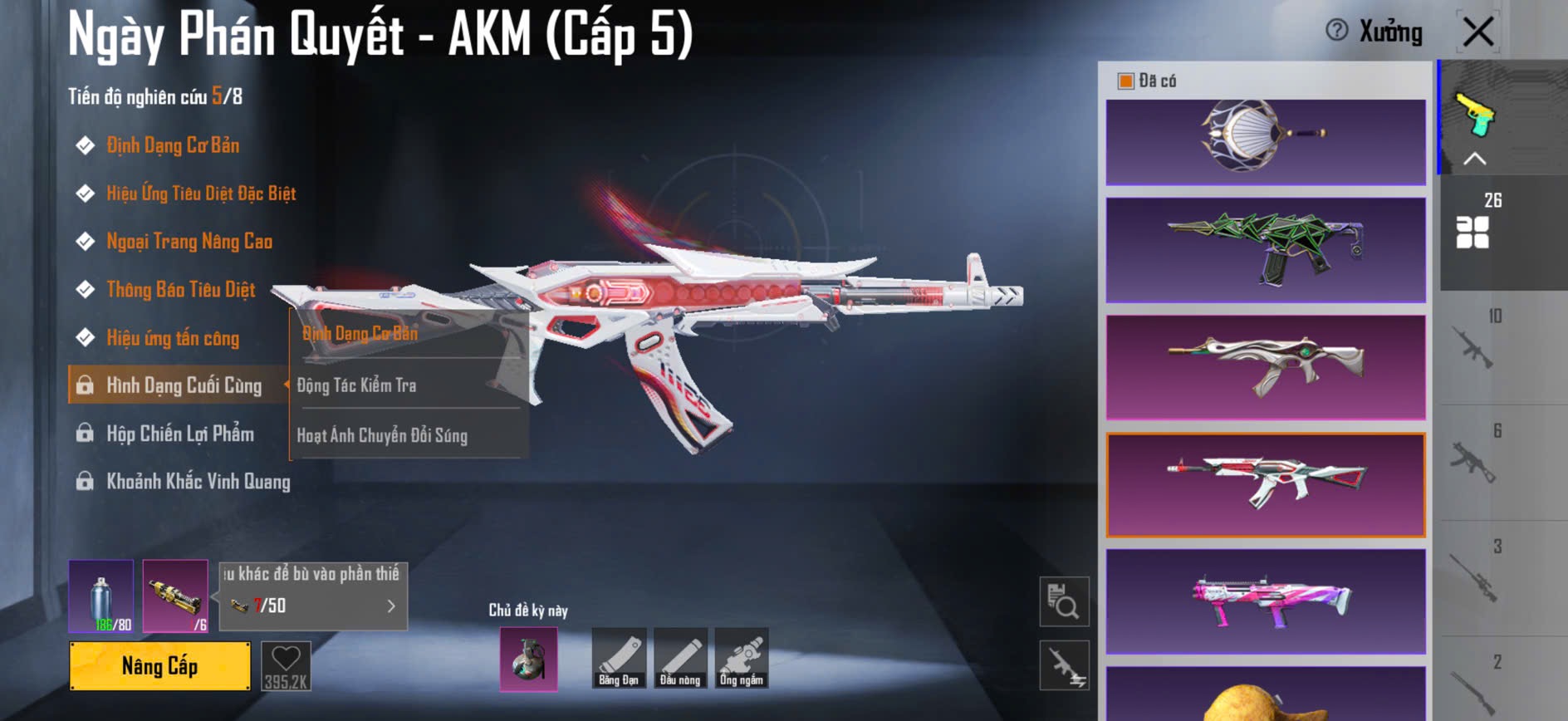Open the Xưởng help info
Viewport: 1568px width, 721px height.
pos(1336,31)
